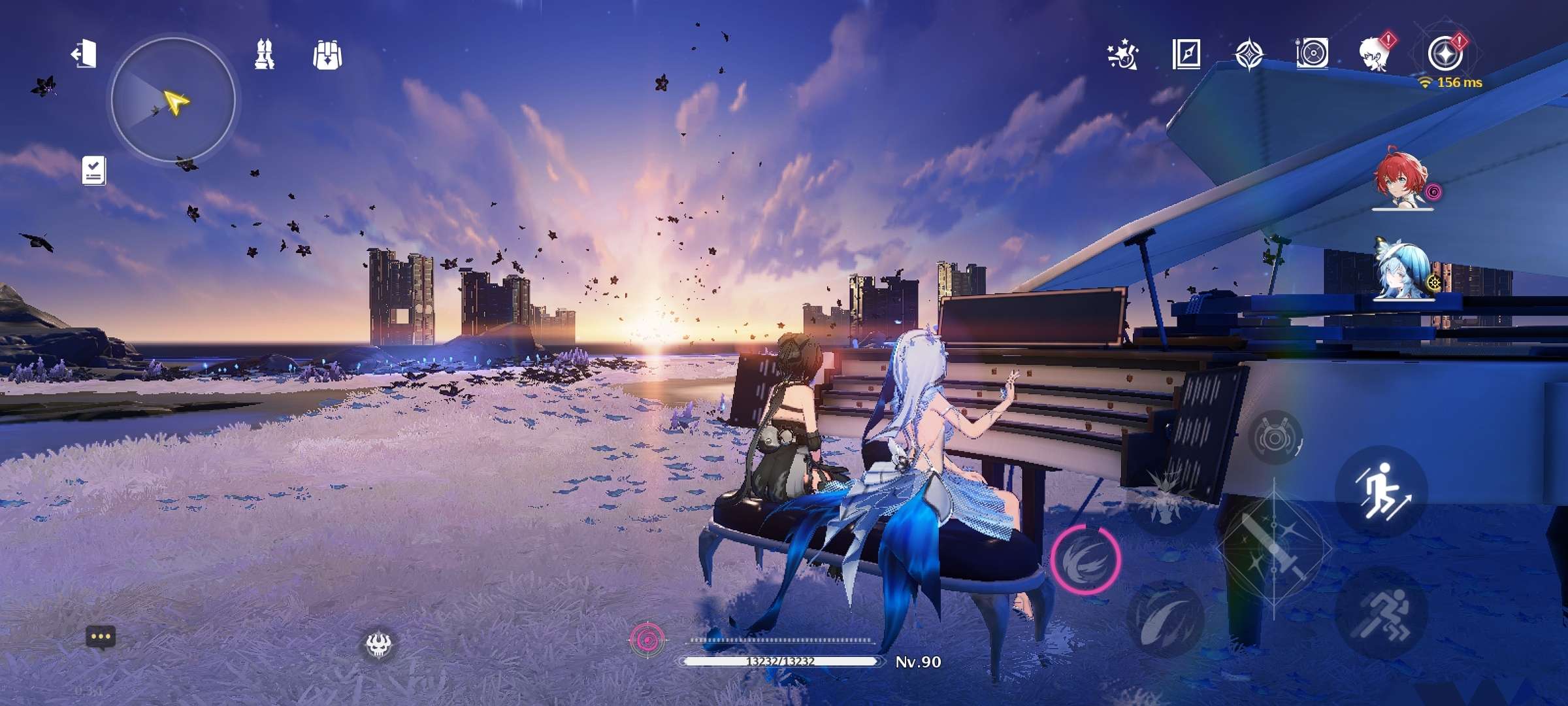Viewport: 1568px width, 706px height.
Task: Open the tower challenge icon
Action: [264, 54]
